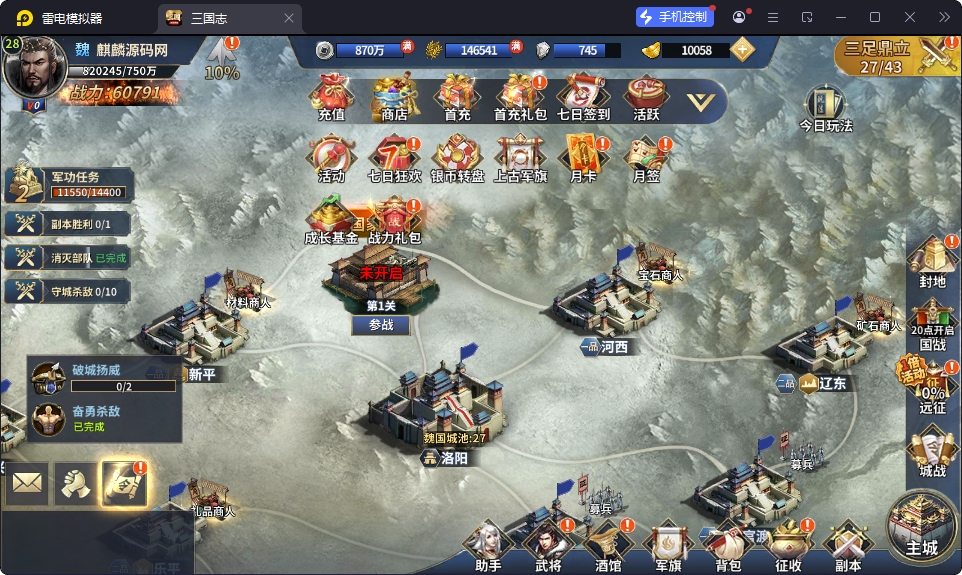This screenshot has height=575, width=962.
Task: Expand the top menu arrow
Action: click(702, 101)
